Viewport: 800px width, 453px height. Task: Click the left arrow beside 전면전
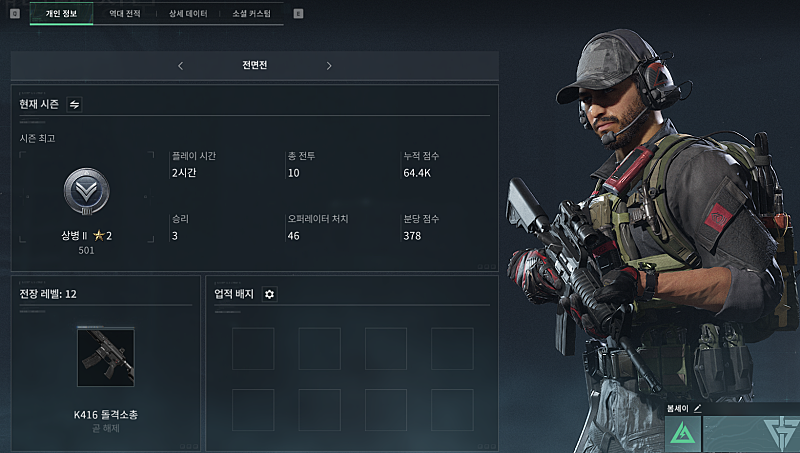(x=180, y=66)
